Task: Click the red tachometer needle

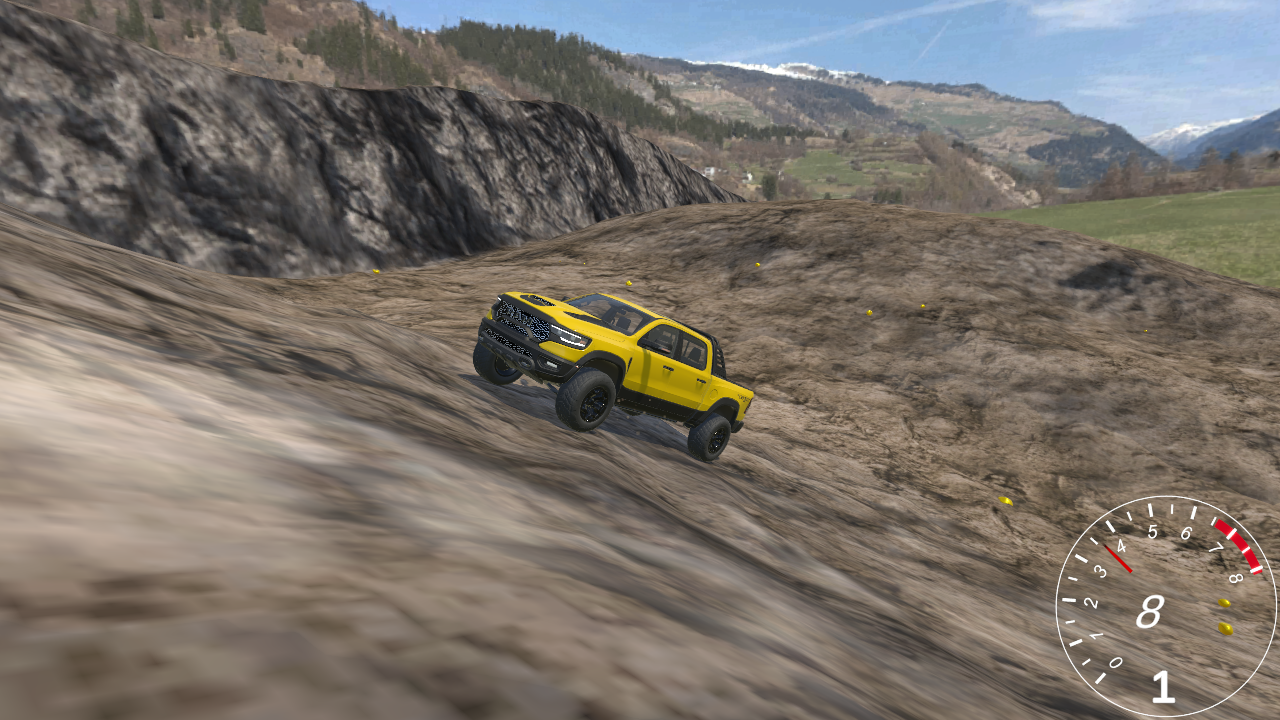Action: [x=1118, y=556]
